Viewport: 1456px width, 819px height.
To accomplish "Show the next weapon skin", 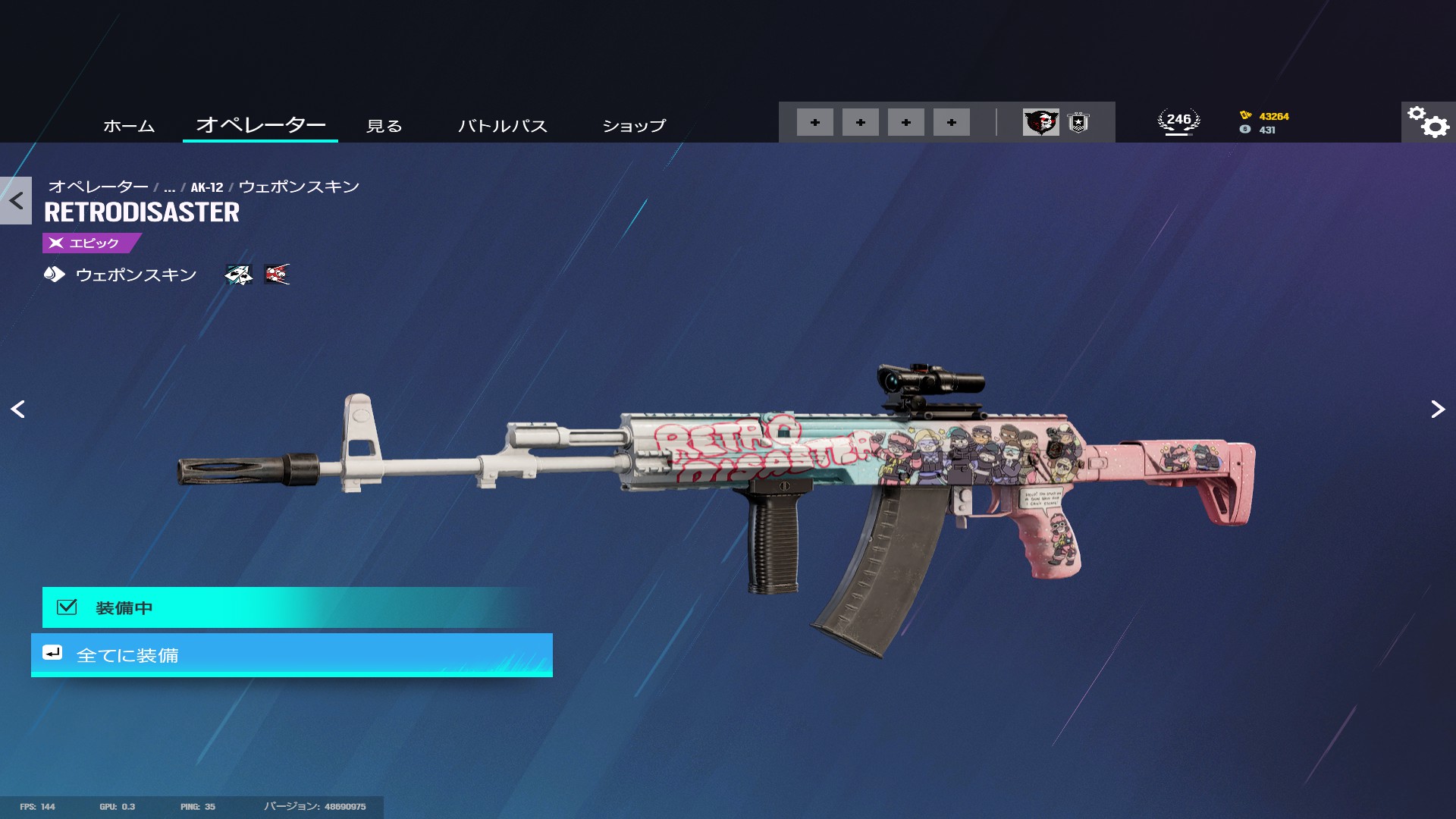I will 1437,409.
